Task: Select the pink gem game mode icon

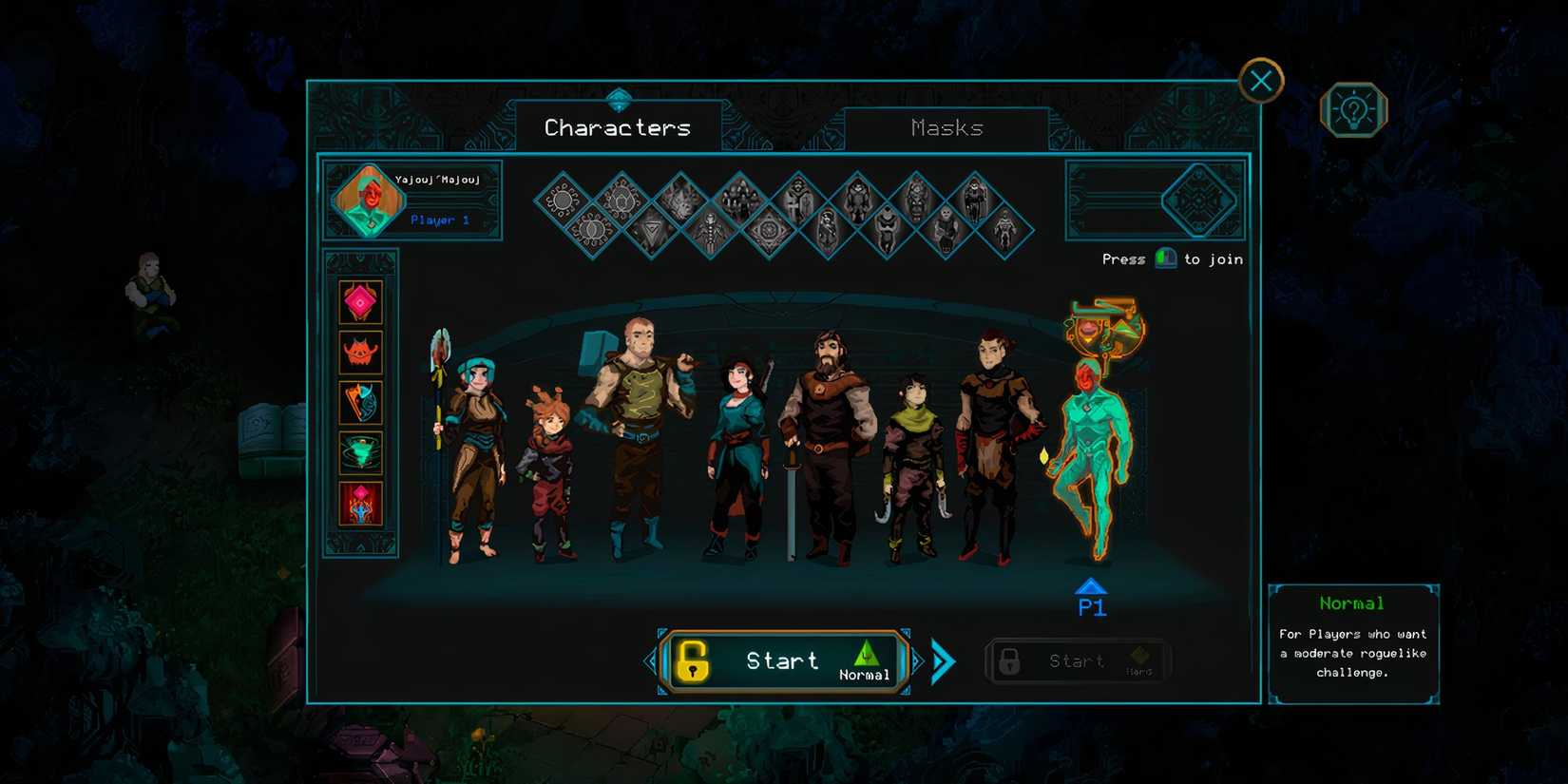Action: (x=359, y=304)
